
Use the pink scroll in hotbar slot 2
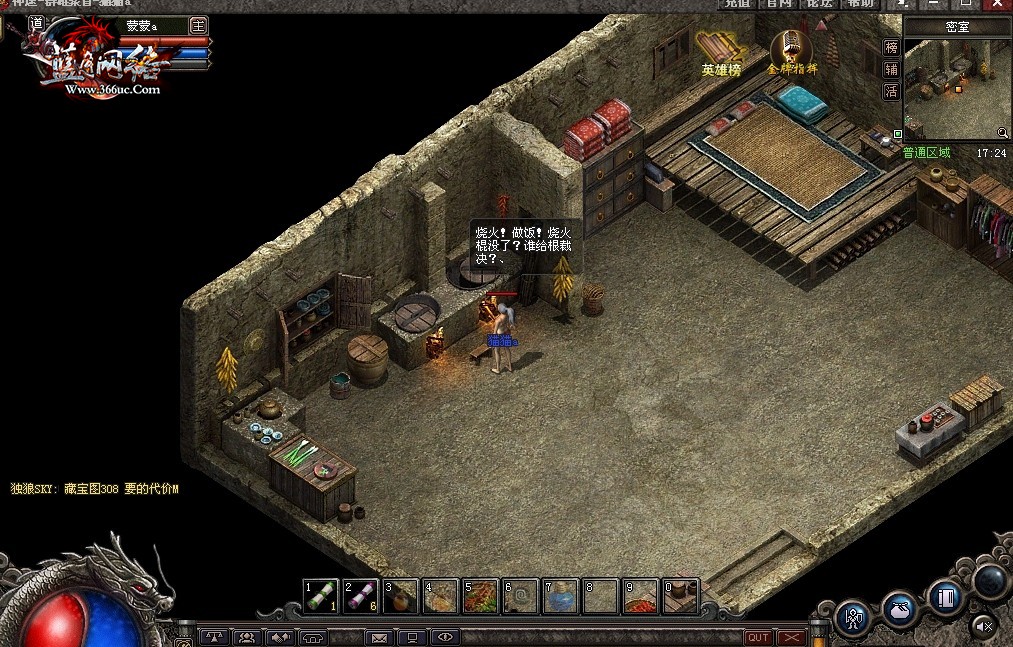click(x=361, y=596)
